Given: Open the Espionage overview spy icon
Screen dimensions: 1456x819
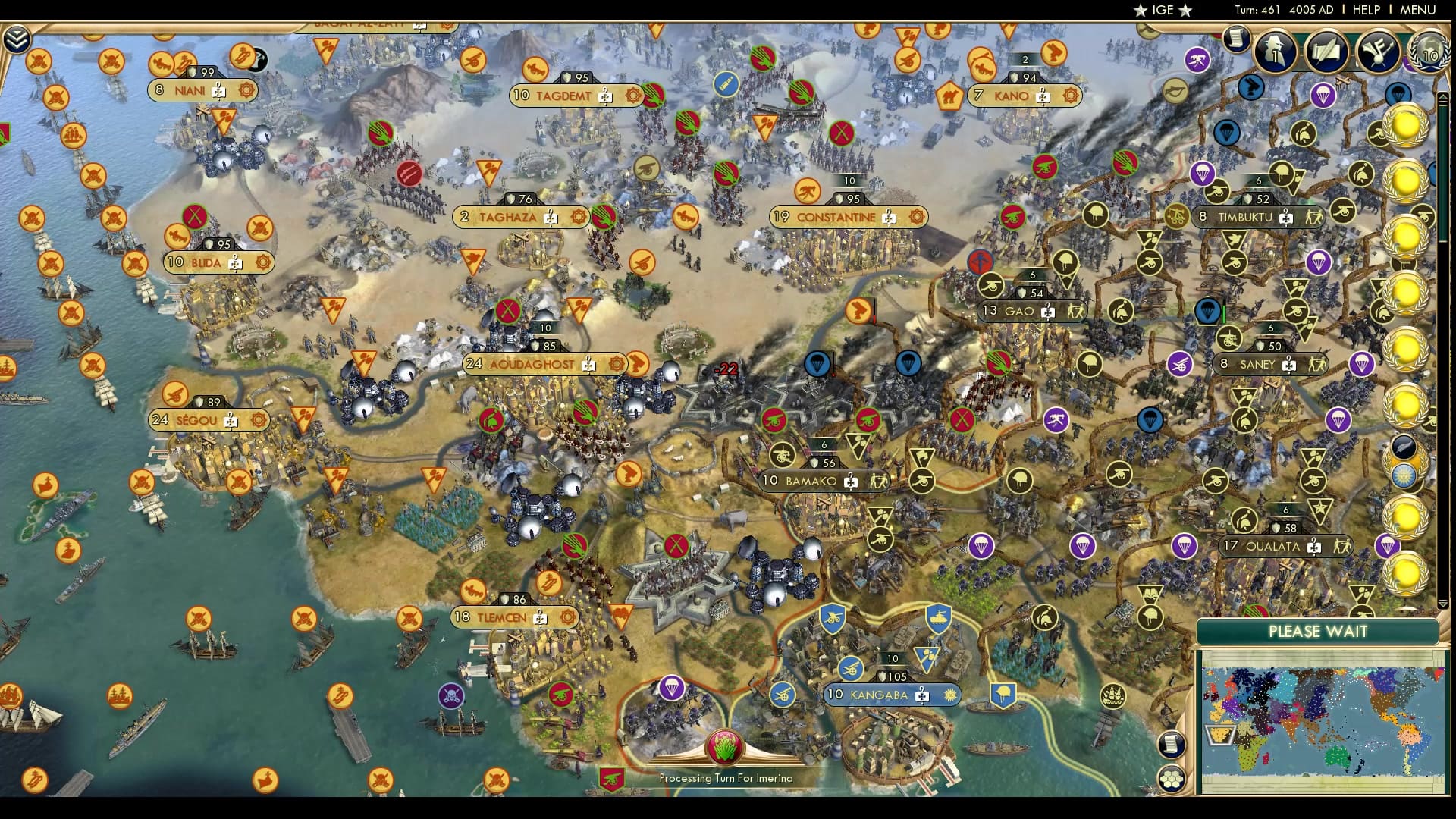Looking at the screenshot, I should (x=1276, y=51).
